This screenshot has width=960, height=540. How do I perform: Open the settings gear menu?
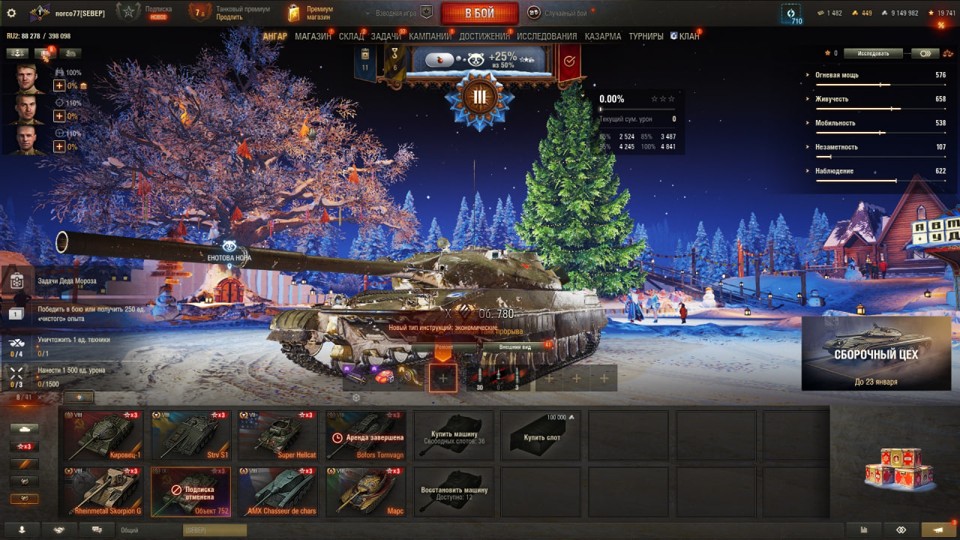12,13
